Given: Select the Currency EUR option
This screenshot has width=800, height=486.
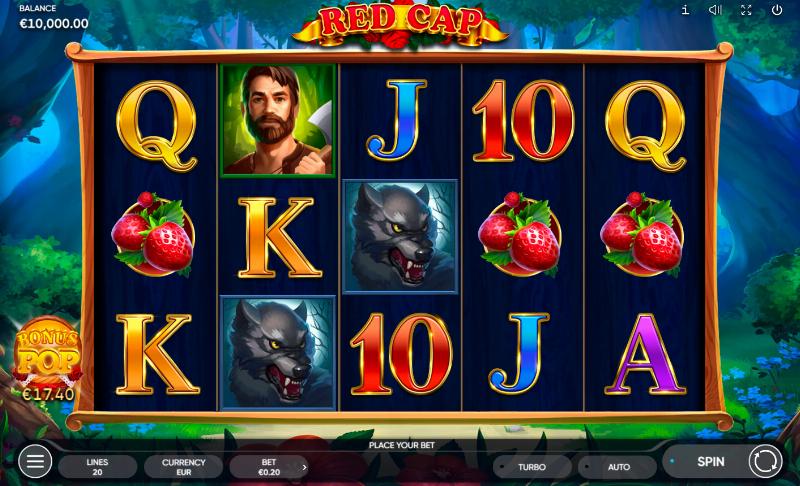Looking at the screenshot, I should (x=183, y=467).
